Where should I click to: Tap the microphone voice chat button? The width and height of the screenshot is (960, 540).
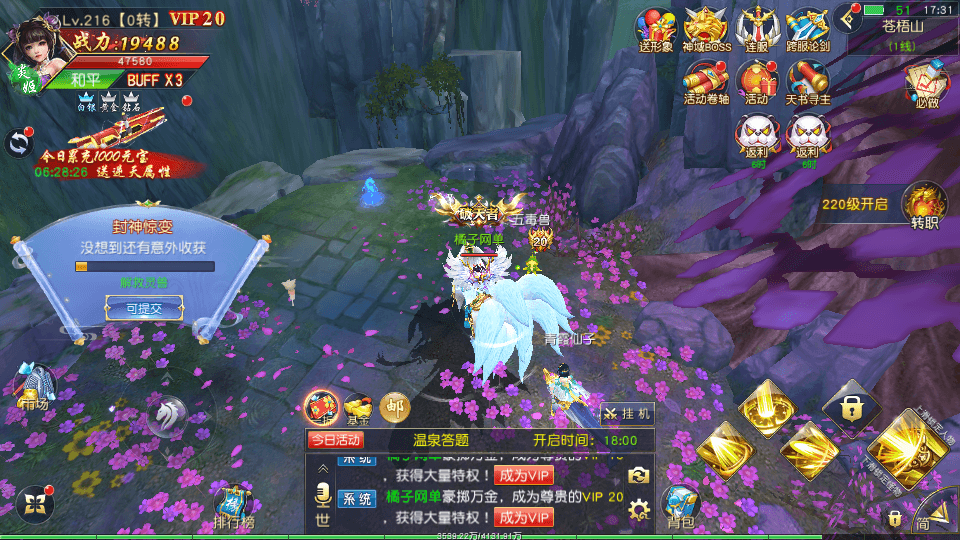point(323,495)
